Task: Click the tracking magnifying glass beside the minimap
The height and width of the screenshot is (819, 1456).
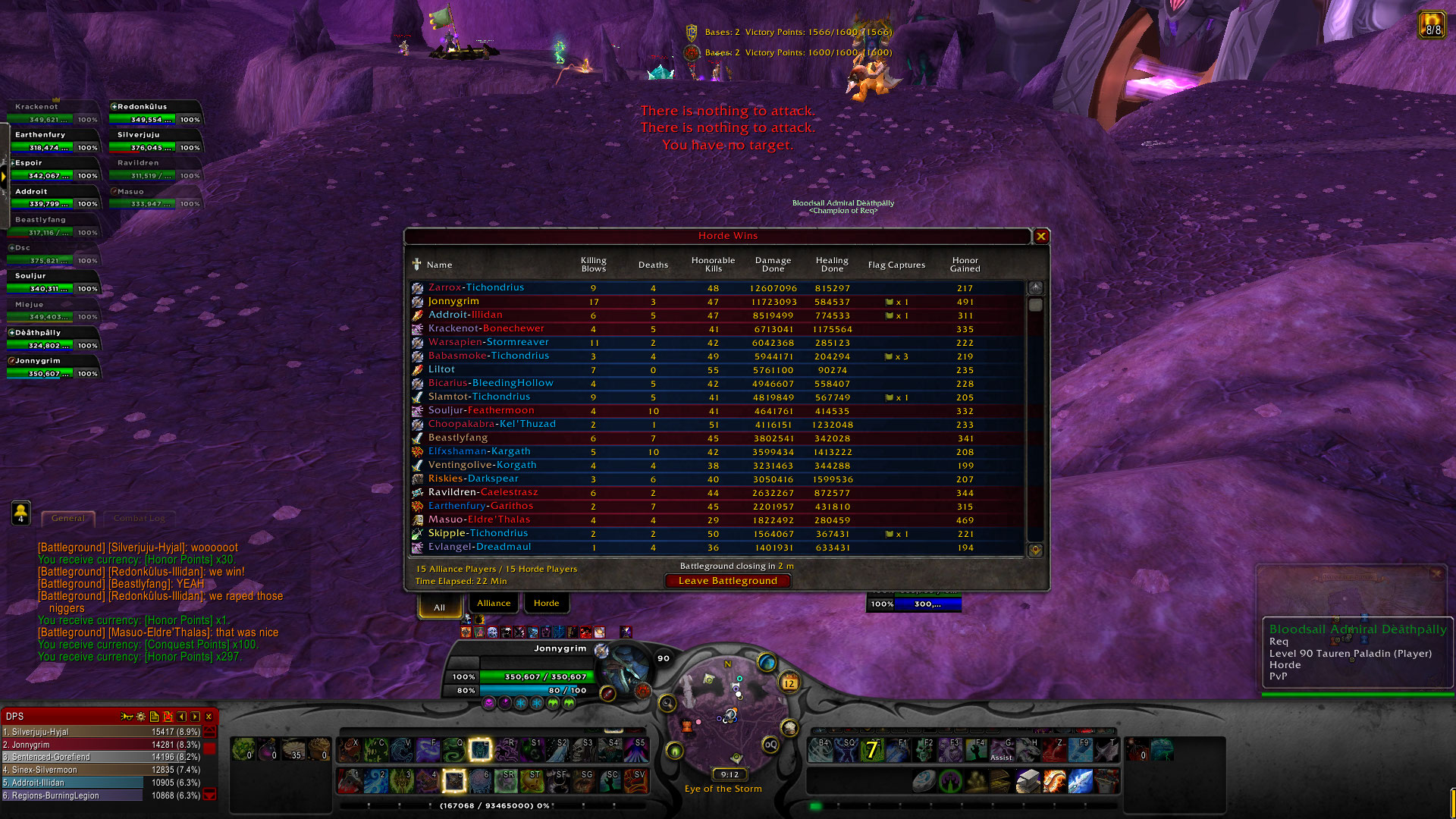Action: (x=667, y=703)
